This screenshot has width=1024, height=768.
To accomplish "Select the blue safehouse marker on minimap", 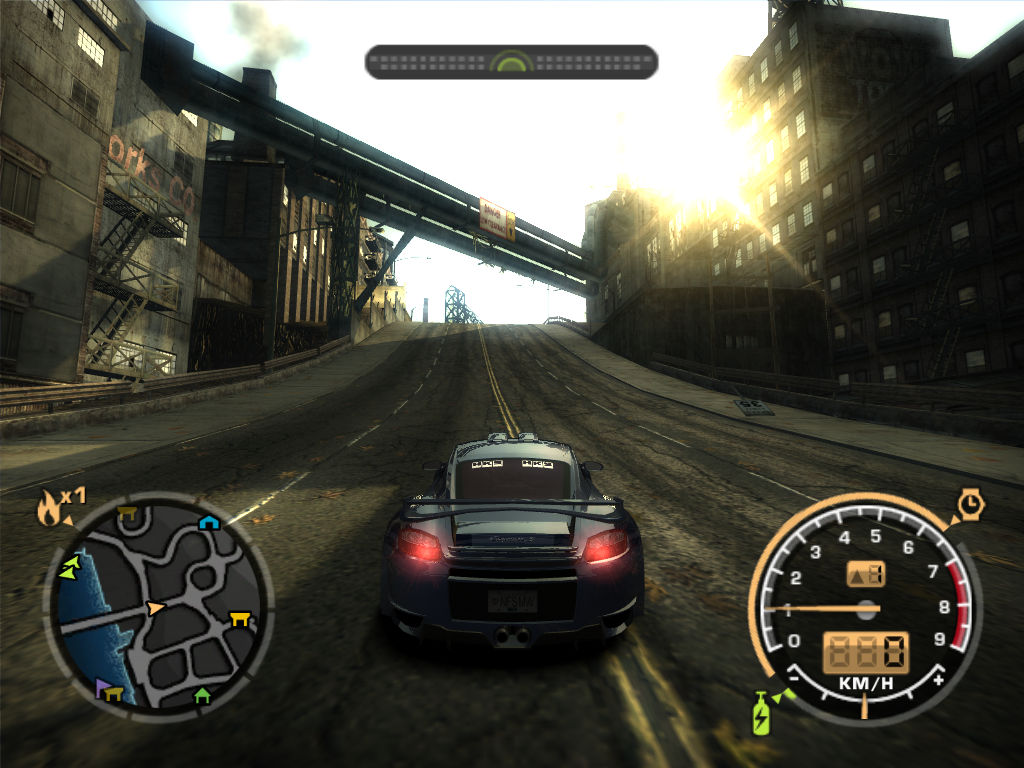I will pos(207,522).
